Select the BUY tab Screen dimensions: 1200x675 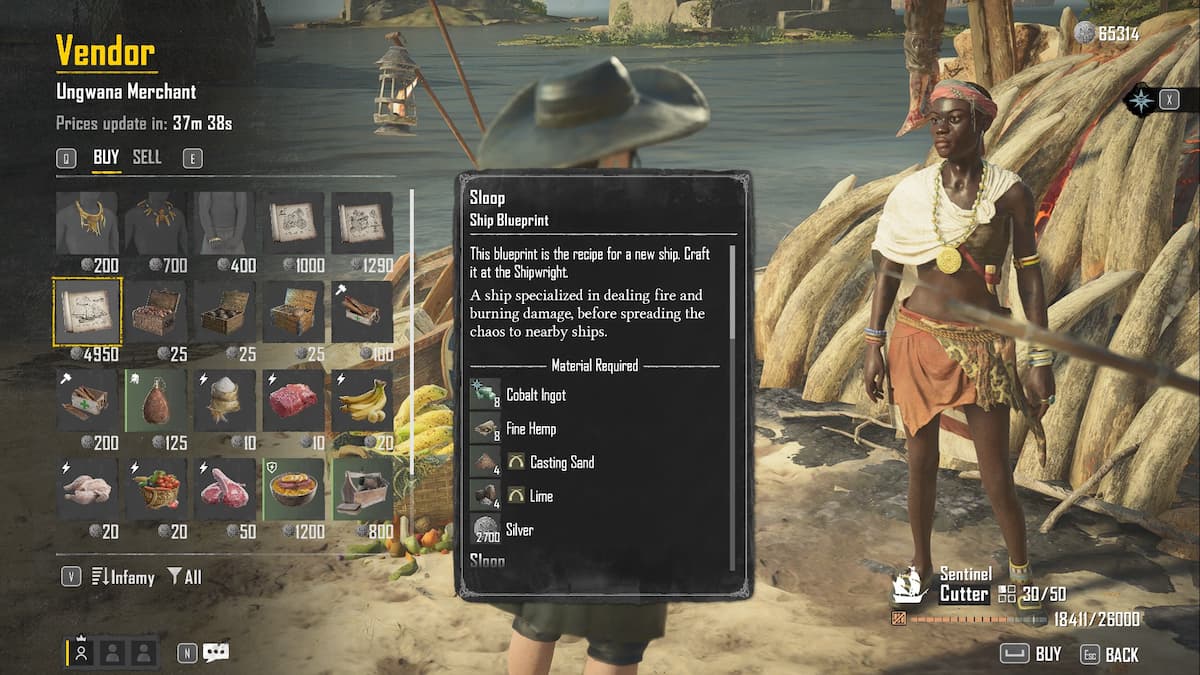click(106, 157)
